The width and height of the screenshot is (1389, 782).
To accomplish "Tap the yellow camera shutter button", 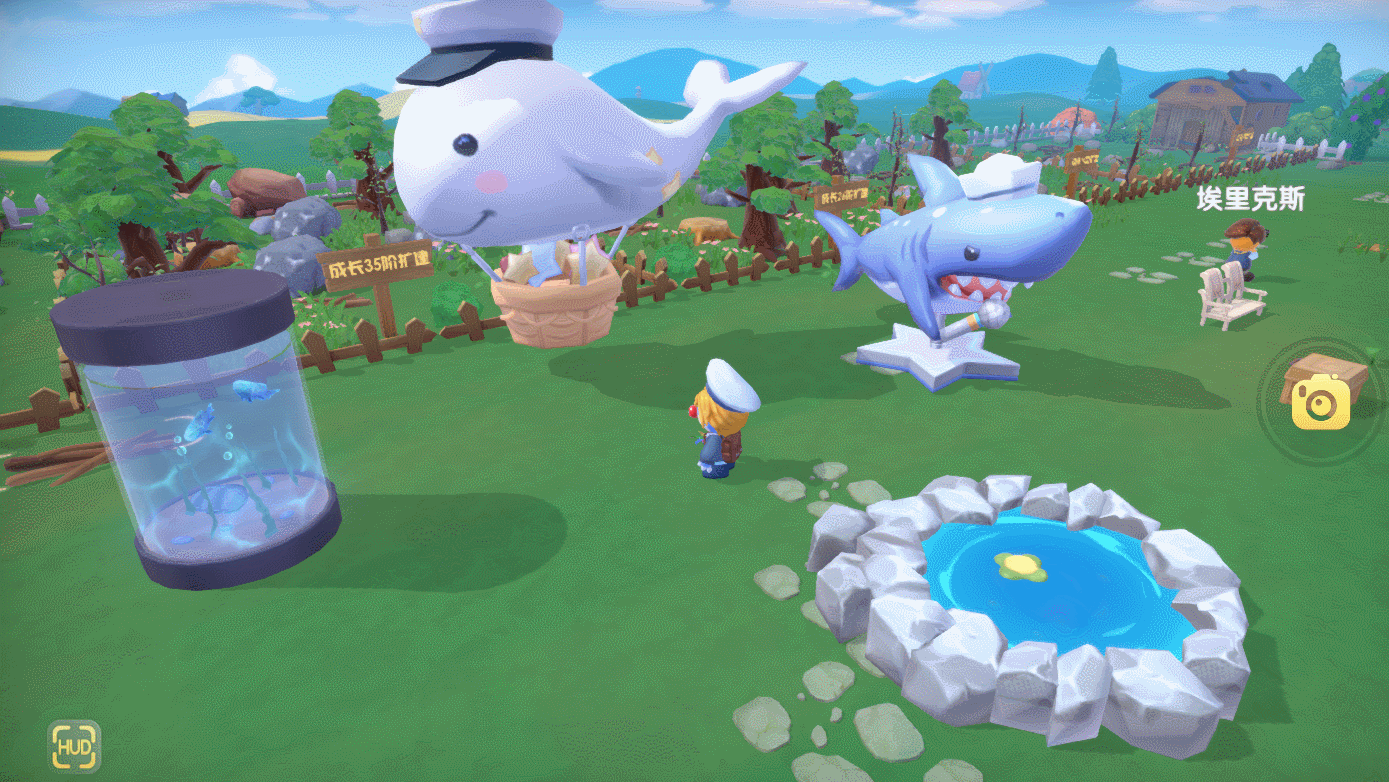I will coord(1320,403).
